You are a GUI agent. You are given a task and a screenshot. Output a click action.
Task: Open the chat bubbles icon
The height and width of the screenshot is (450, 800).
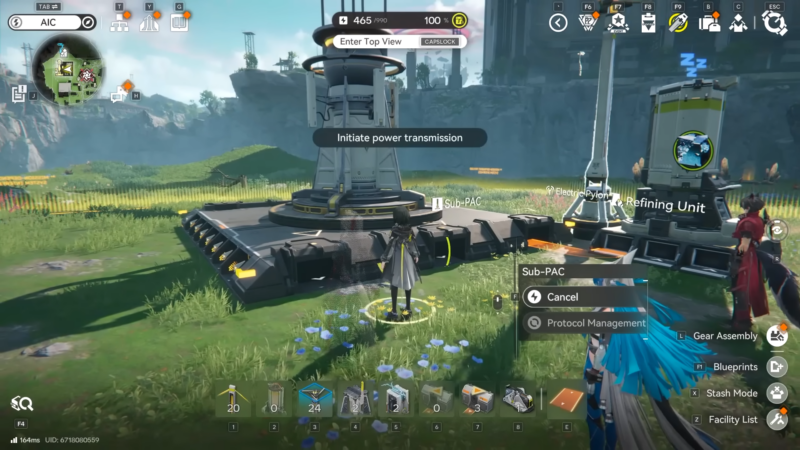click(120, 94)
